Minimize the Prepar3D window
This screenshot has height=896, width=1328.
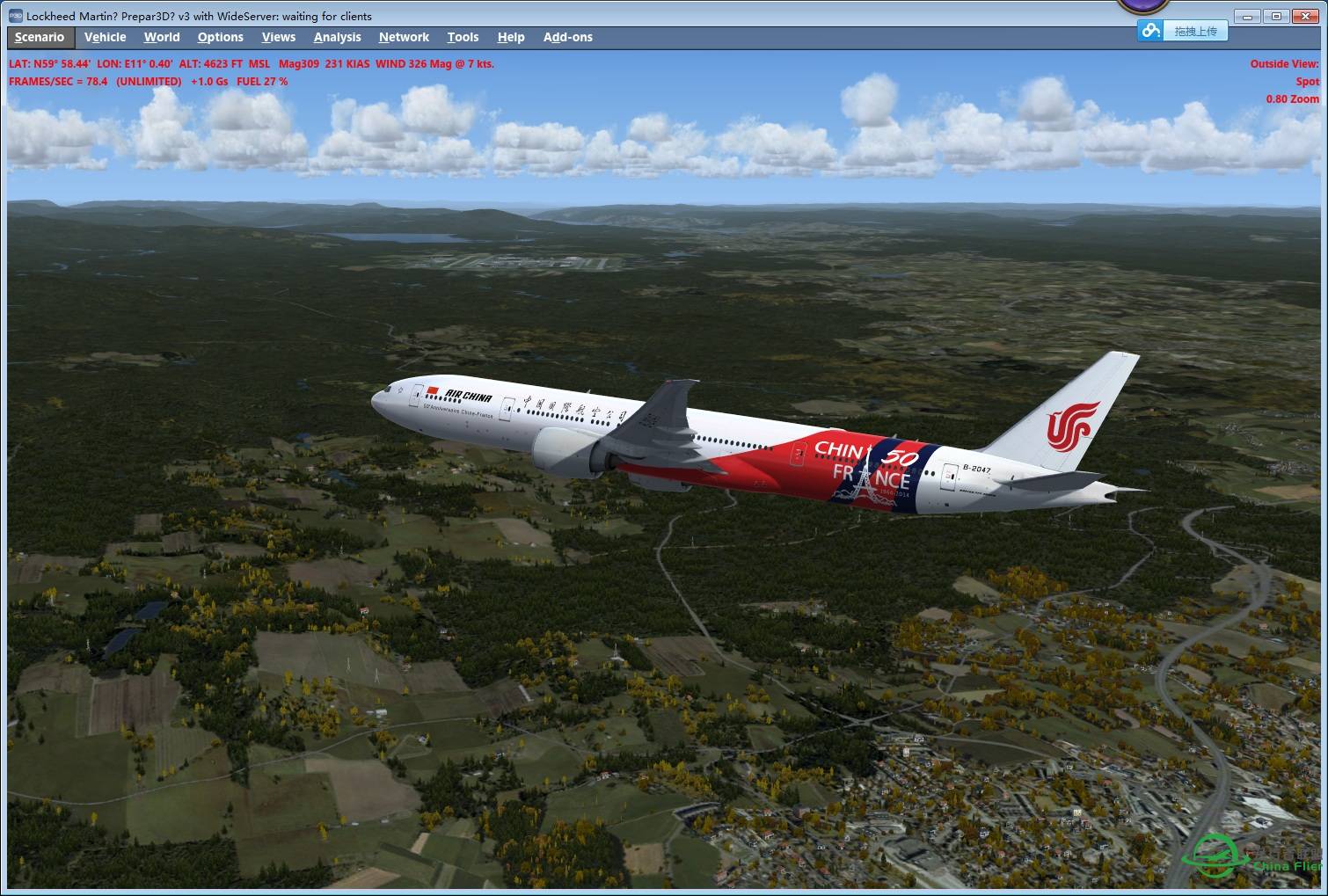coord(1247,16)
